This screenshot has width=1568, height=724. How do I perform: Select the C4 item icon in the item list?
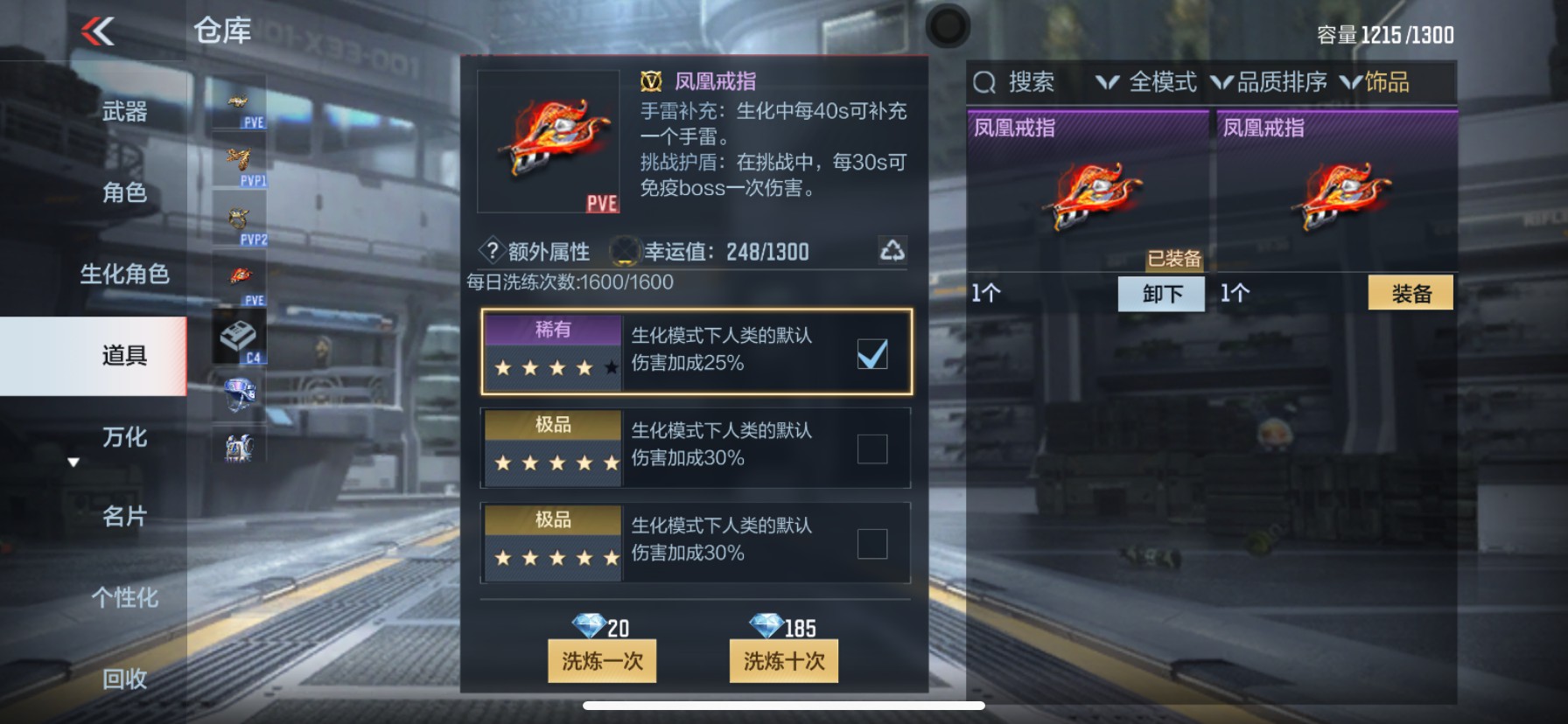pyautogui.click(x=238, y=337)
